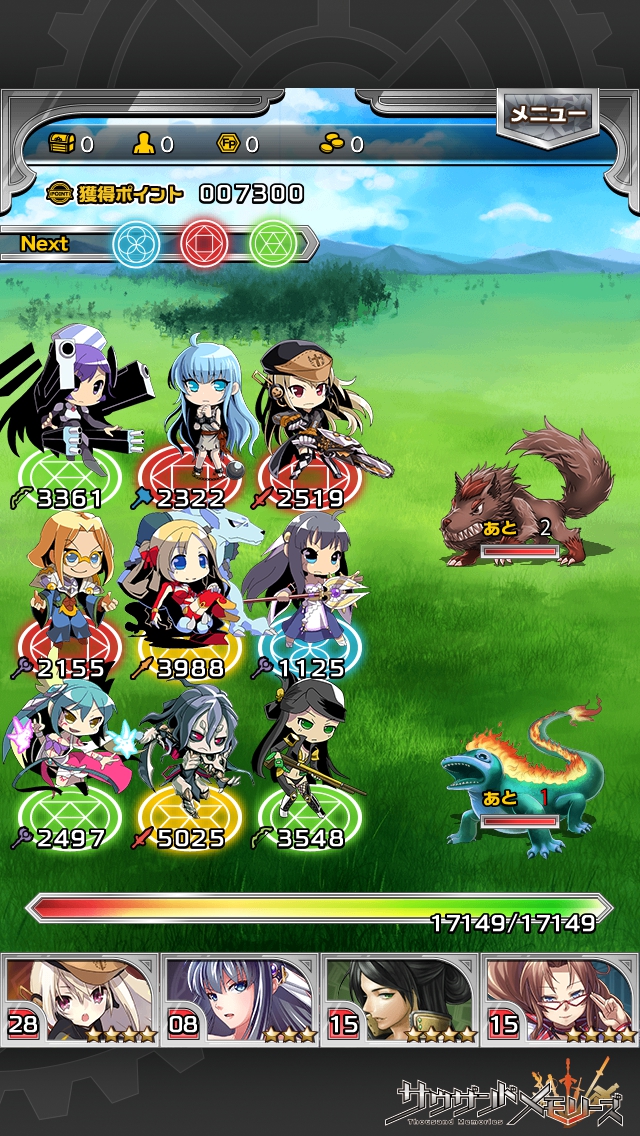Select the unit with 3361 attack
This screenshot has width=640, height=1136.
(x=70, y=420)
